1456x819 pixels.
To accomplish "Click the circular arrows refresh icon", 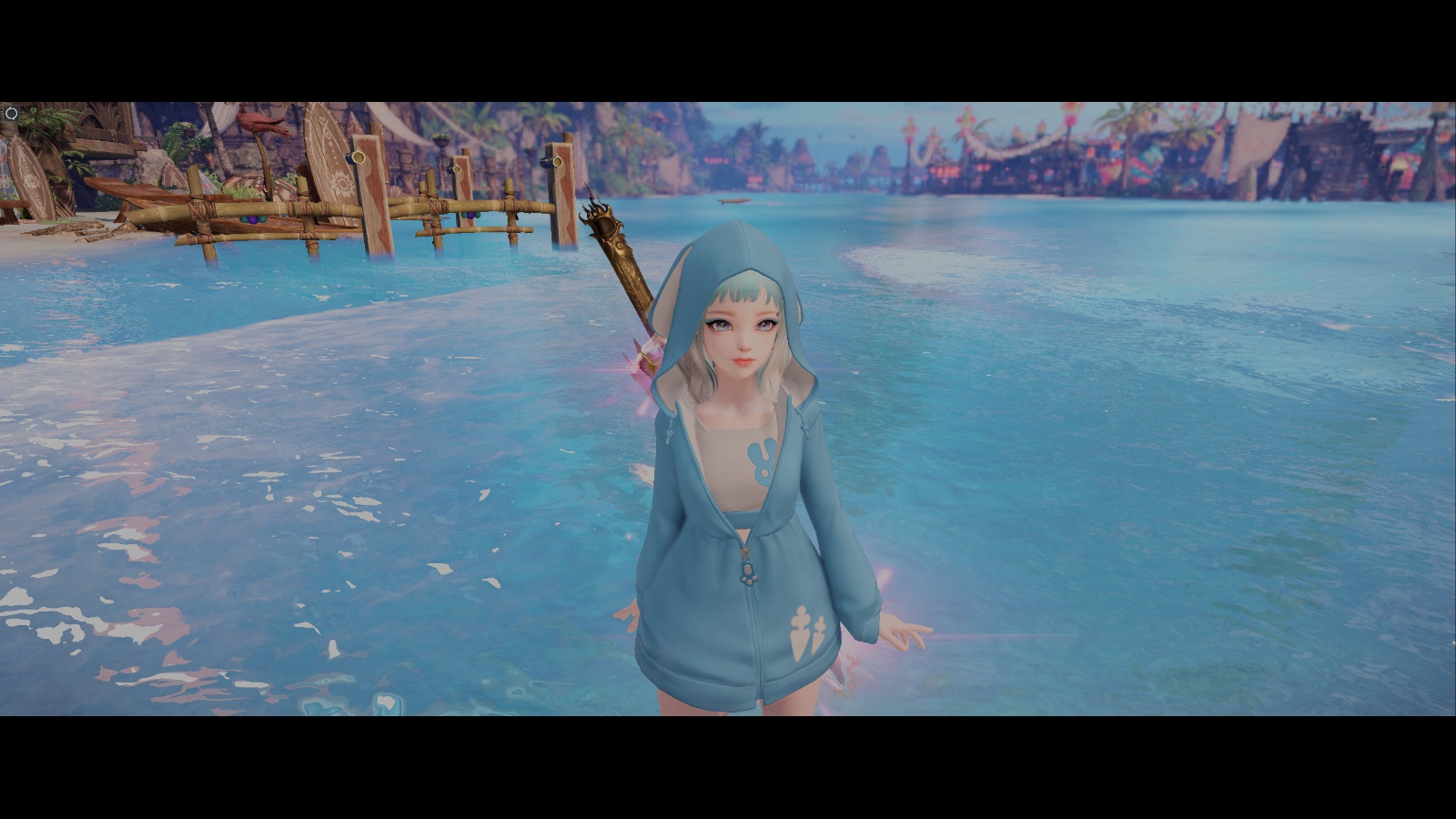I will (x=11, y=114).
